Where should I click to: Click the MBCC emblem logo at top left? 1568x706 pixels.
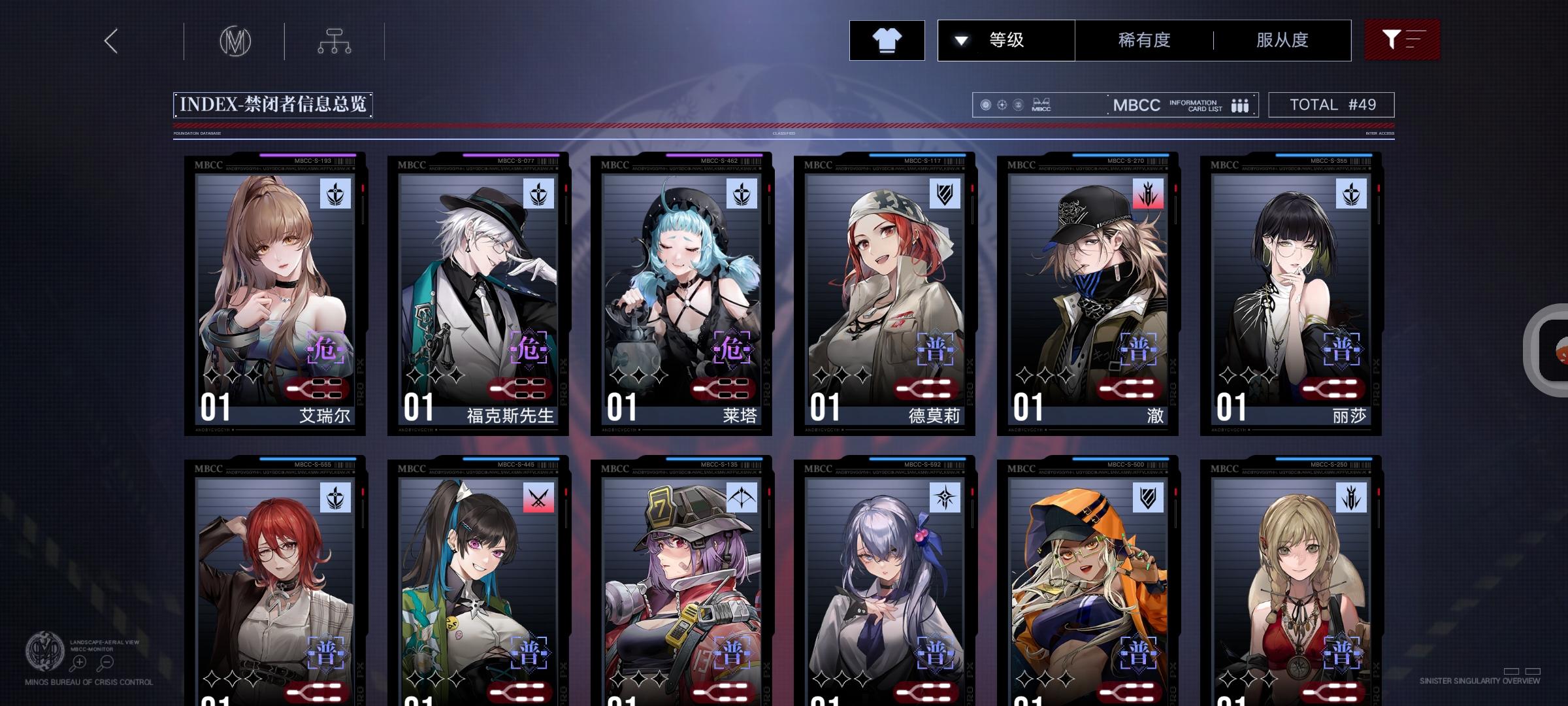(x=237, y=41)
